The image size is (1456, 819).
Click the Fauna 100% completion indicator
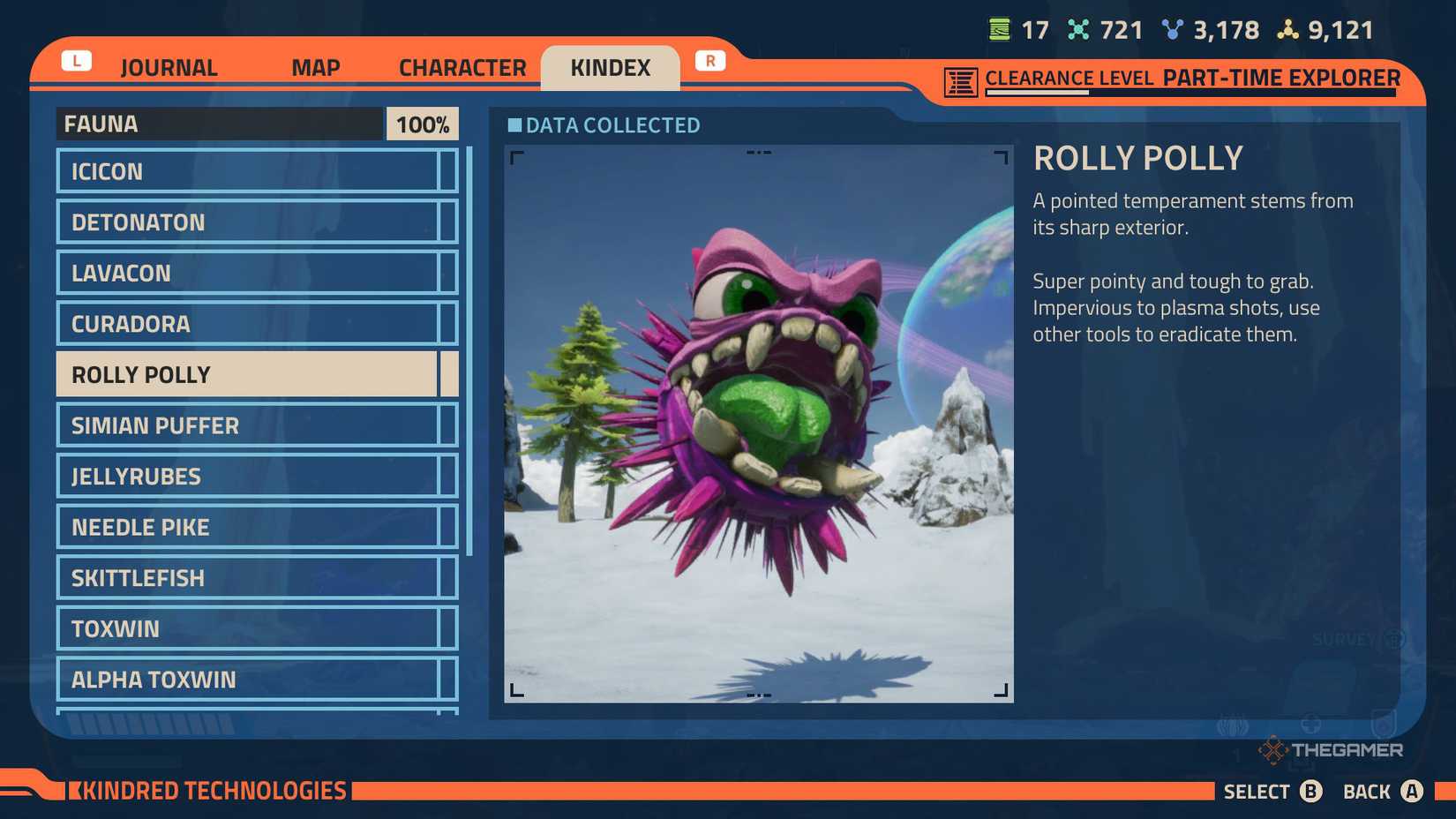click(x=422, y=124)
